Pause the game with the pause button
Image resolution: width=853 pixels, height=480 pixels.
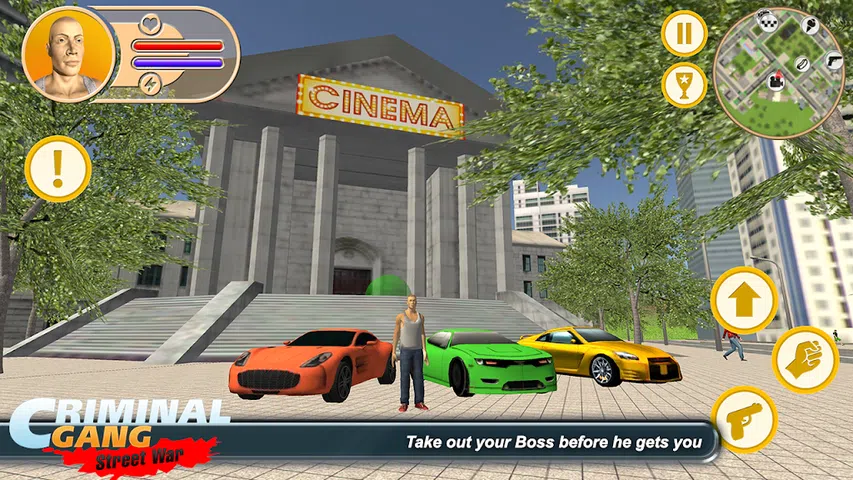pyautogui.click(x=684, y=35)
